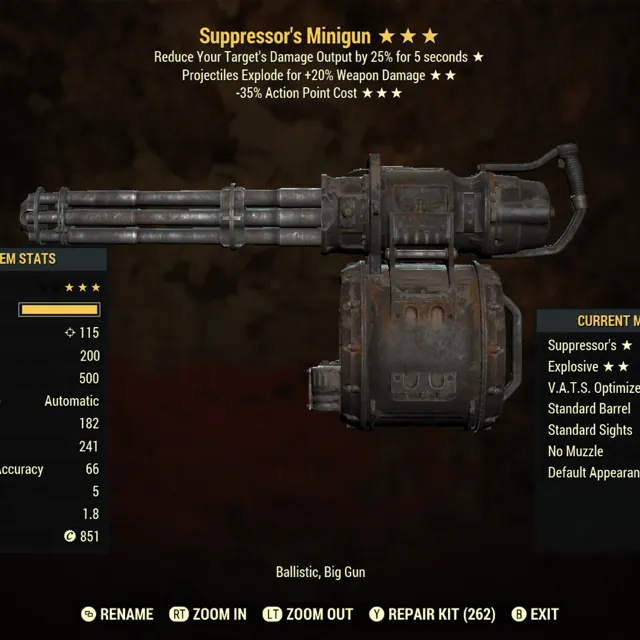Choose the V.A.T.S. Optimized mod row
This screenshot has height=640, width=640.
click(x=593, y=388)
